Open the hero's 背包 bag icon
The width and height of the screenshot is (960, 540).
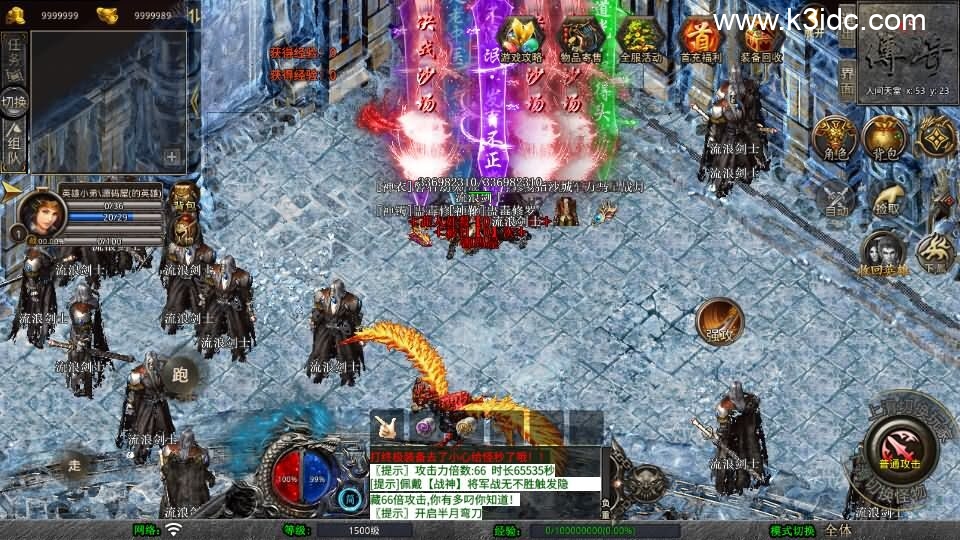pyautogui.click(x=184, y=198)
